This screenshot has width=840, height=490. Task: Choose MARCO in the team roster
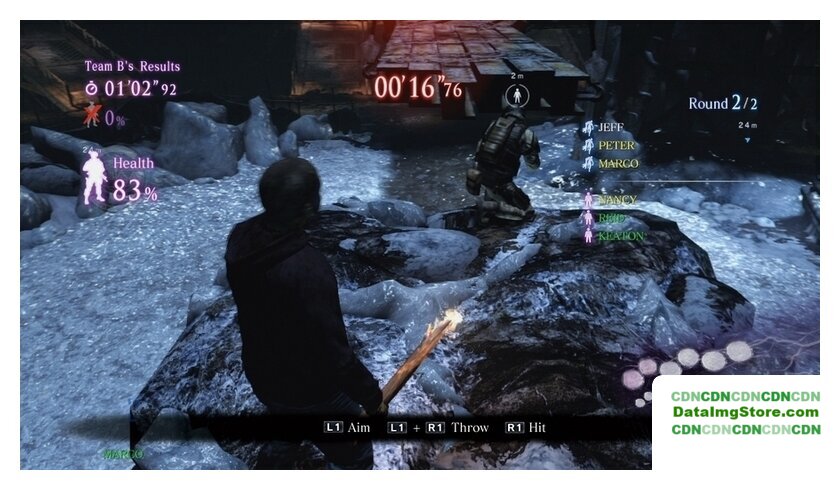617,163
